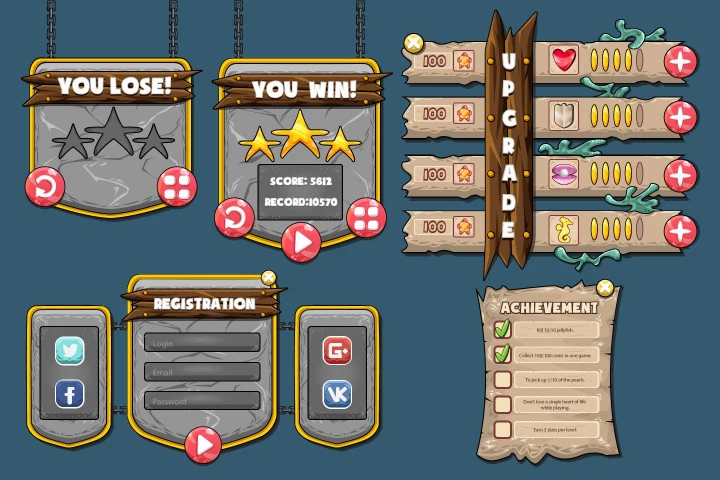Screen dimensions: 720x480
Task: Upgrade the heart stat with plus button
Action: [681, 62]
